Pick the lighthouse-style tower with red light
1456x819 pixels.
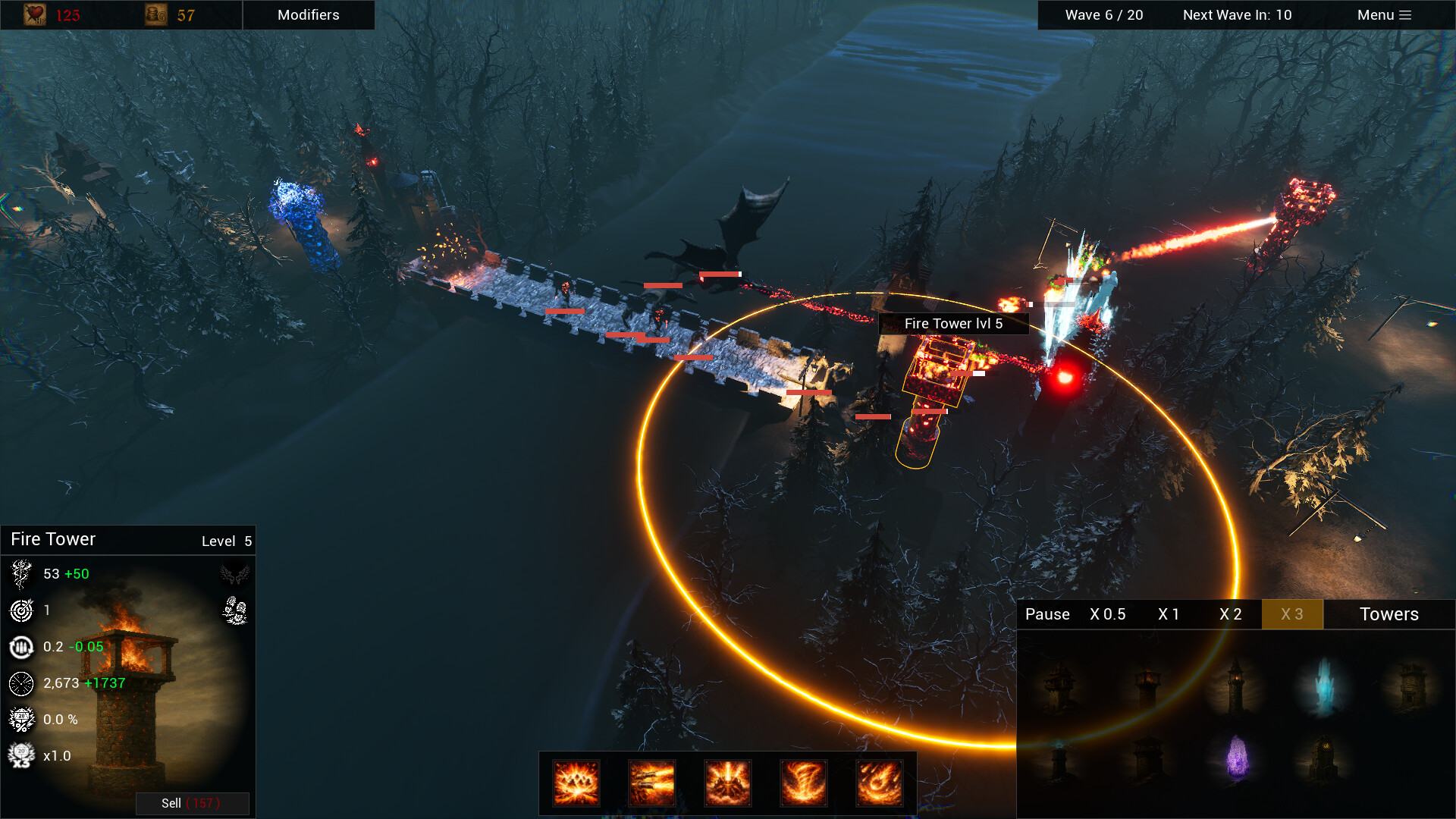pos(1235,685)
